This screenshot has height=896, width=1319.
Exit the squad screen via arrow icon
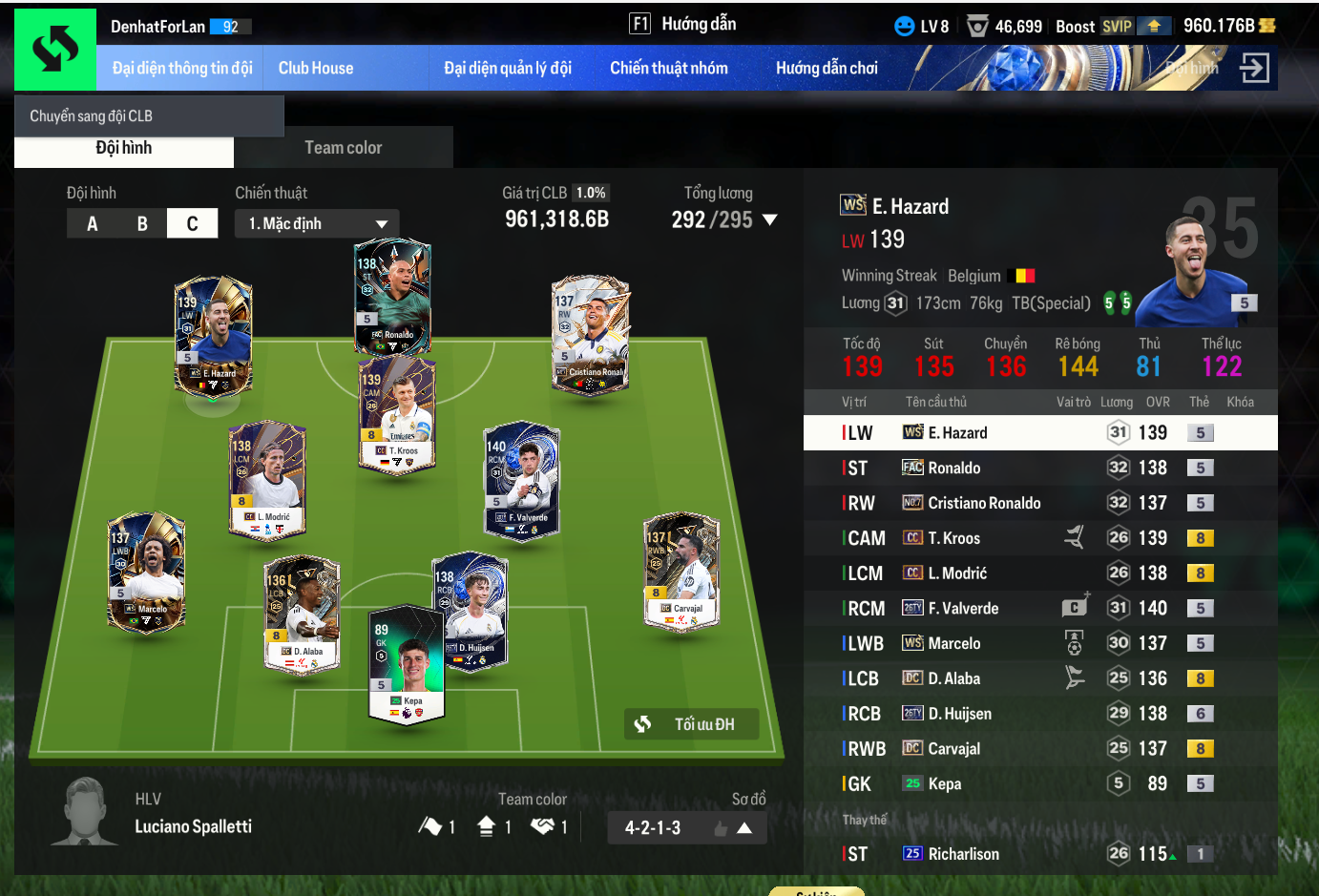pos(1253,68)
